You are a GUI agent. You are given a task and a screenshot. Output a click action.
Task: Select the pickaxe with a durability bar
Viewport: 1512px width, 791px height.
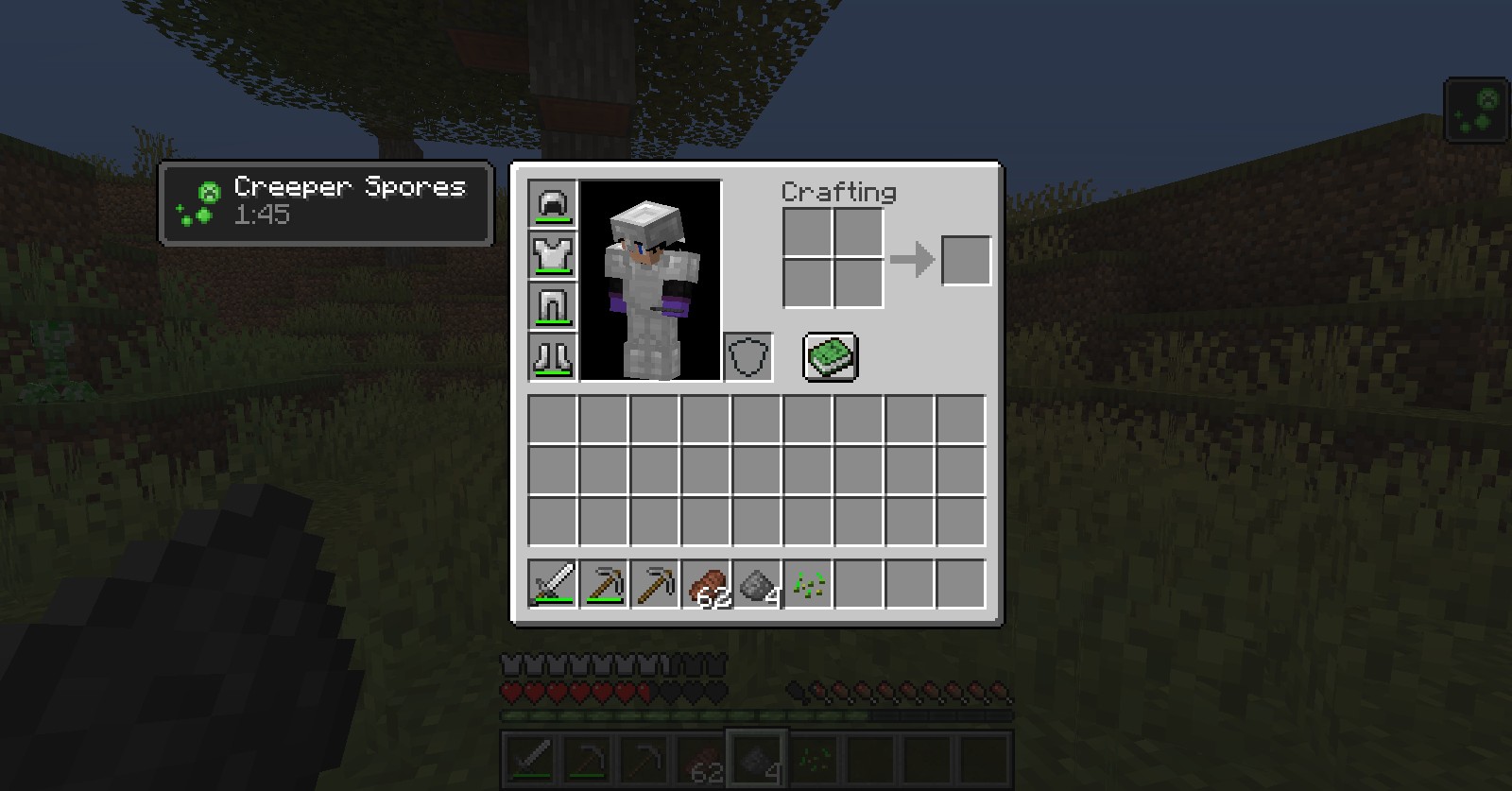click(x=603, y=583)
